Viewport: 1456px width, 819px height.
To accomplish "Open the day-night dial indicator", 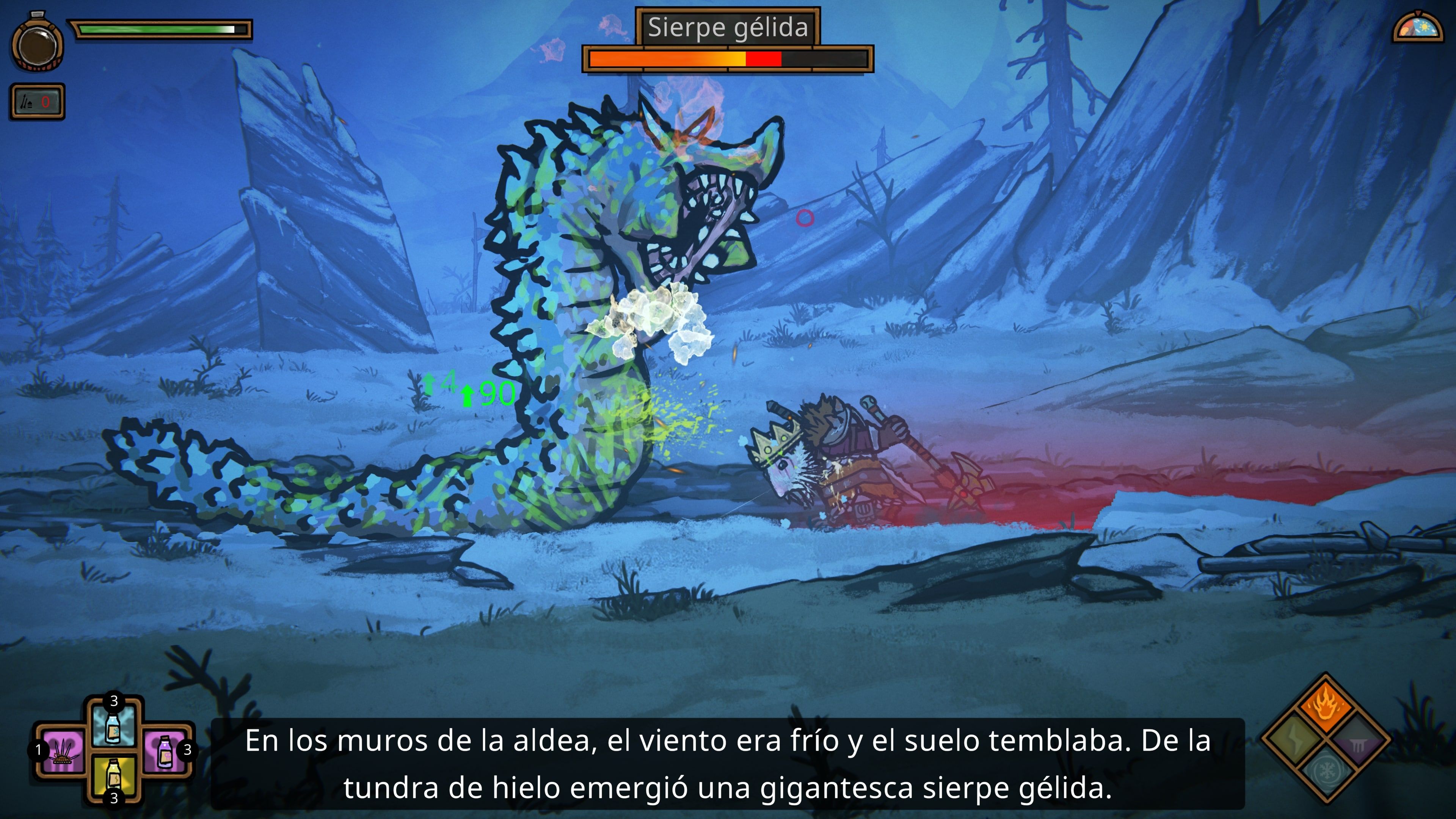I will (1419, 27).
